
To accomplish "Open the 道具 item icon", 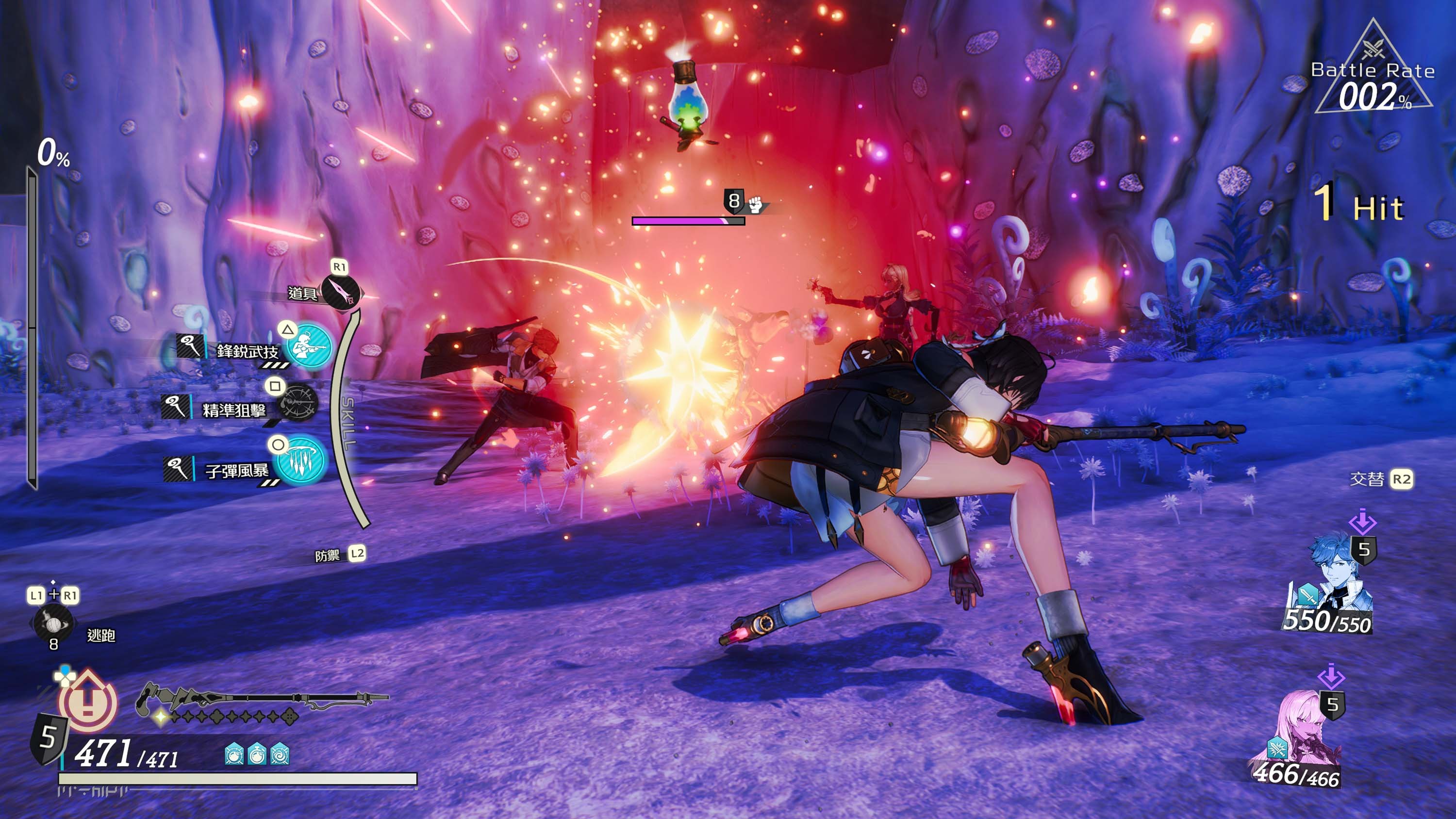I will (x=341, y=292).
